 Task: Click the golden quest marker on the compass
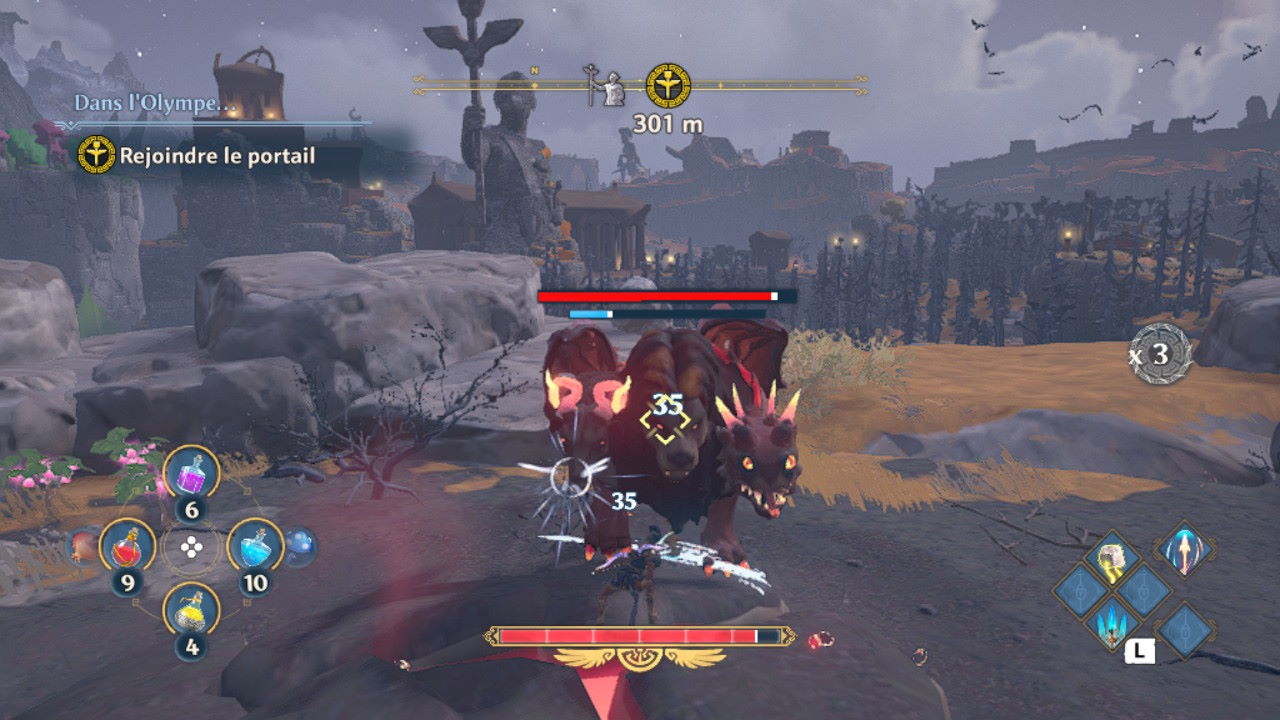point(668,85)
